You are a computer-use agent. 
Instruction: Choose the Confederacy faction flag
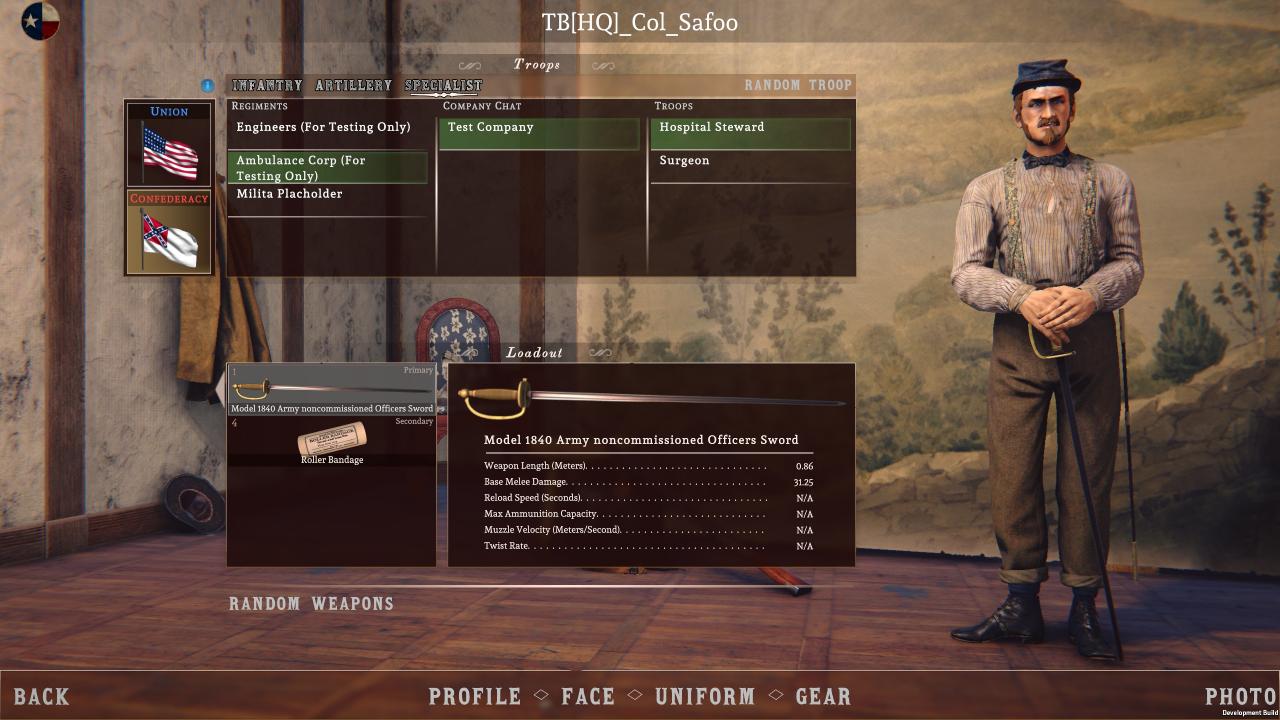tap(169, 232)
